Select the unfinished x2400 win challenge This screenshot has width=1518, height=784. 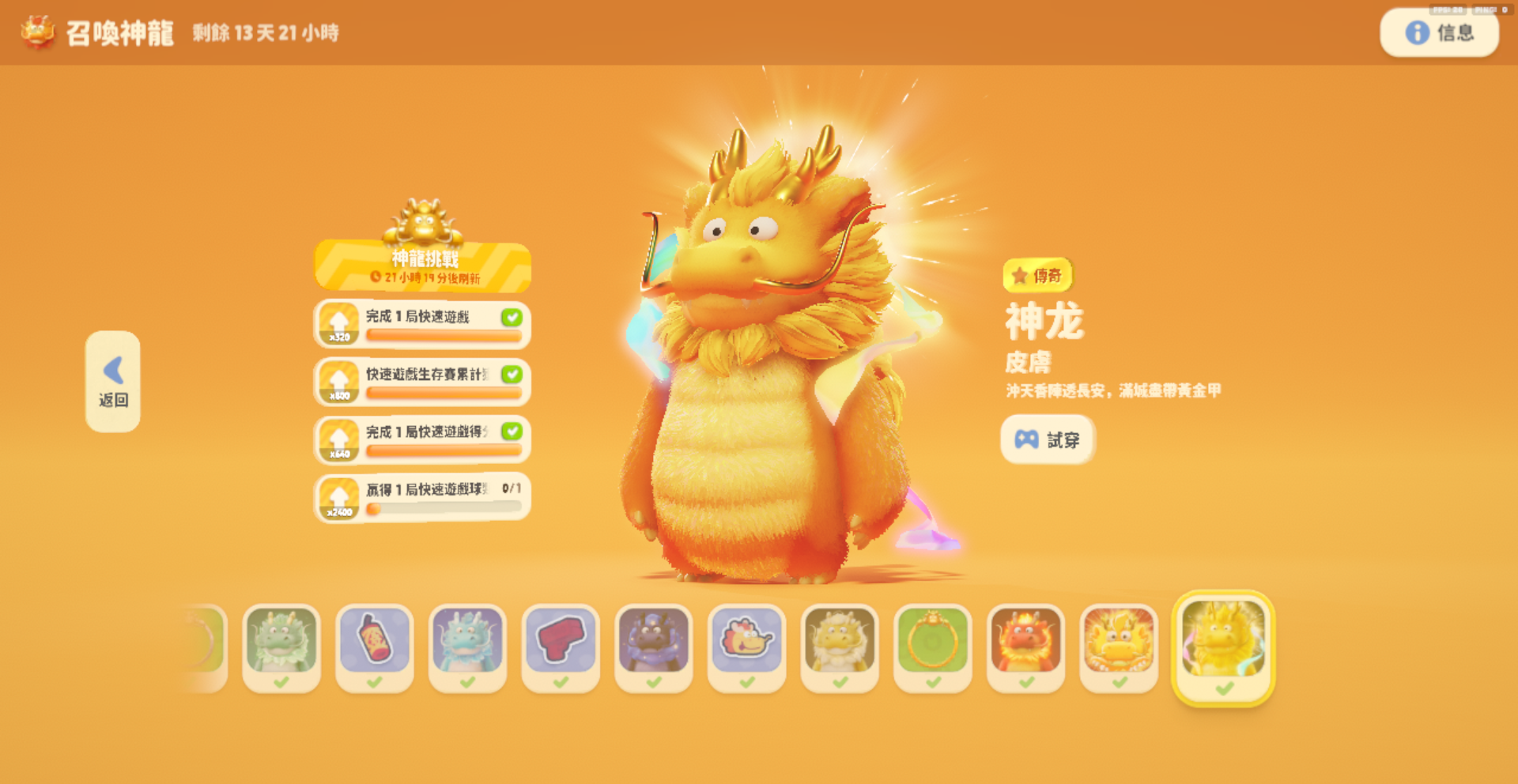coord(423,498)
